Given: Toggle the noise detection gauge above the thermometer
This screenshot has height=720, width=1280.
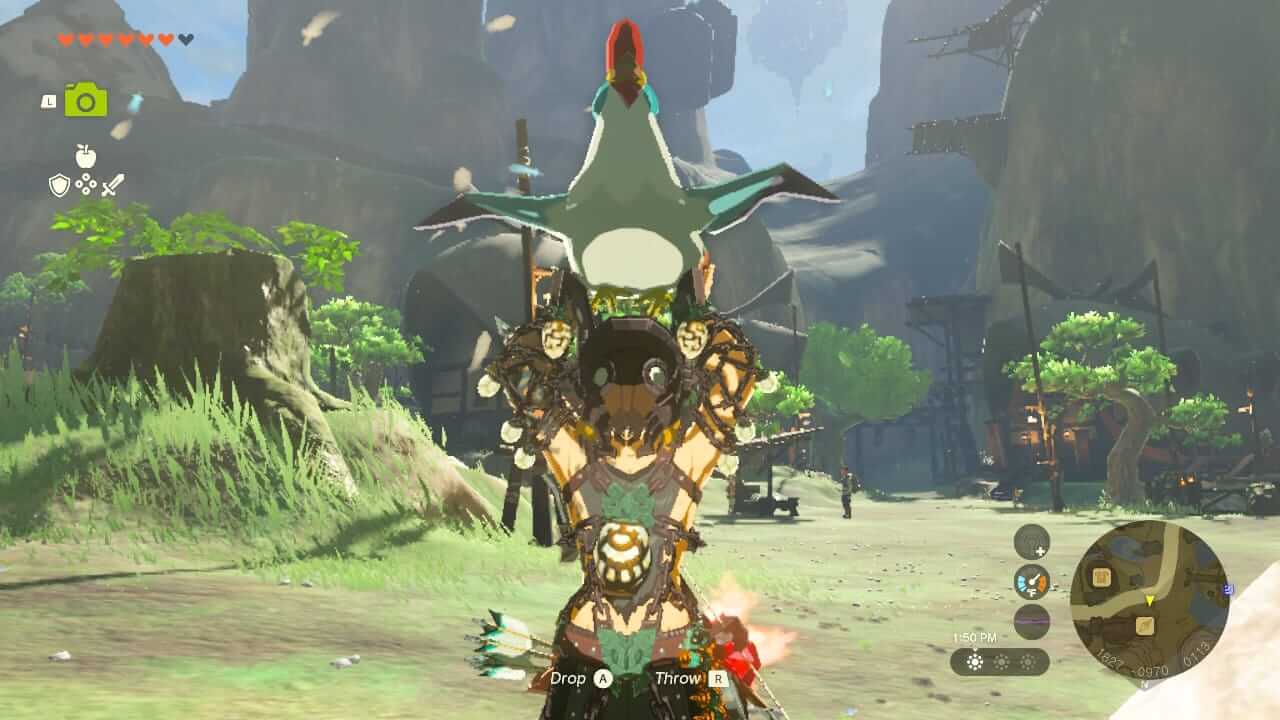Looking at the screenshot, I should 1029,541.
